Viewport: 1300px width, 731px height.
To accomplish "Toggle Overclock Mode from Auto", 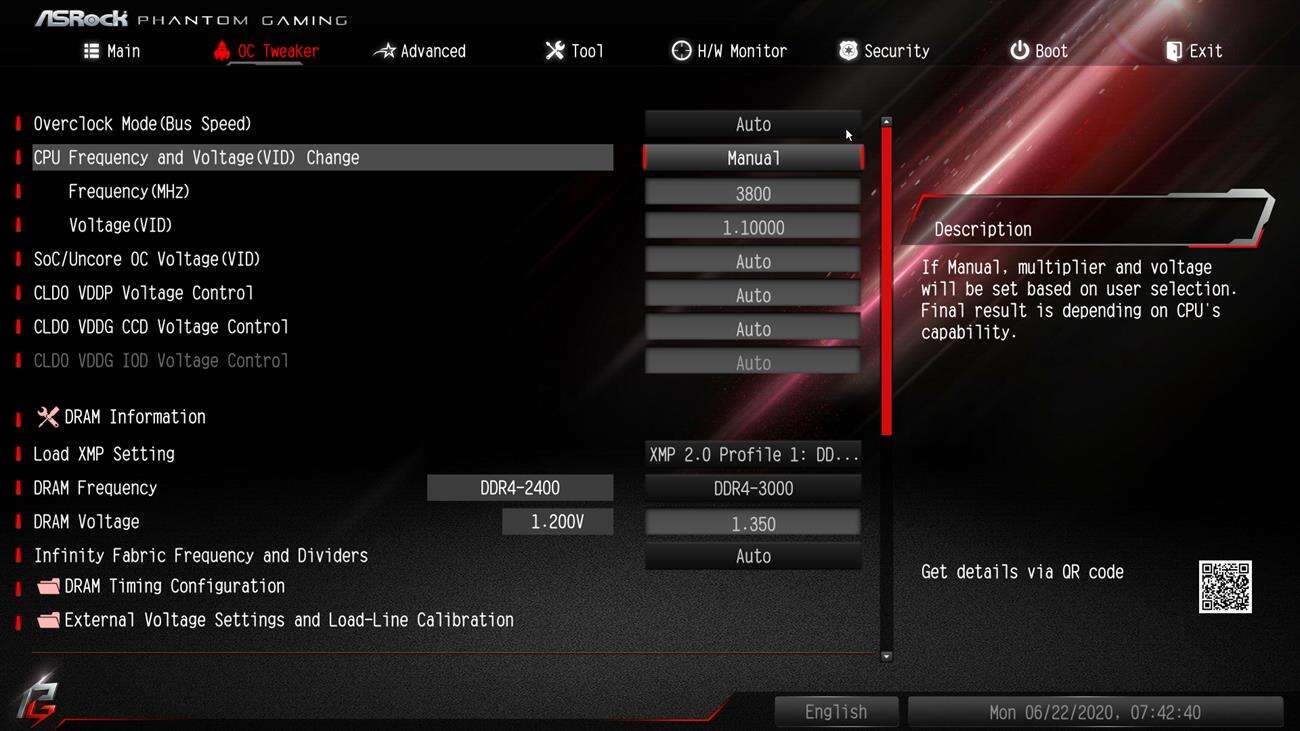I will click(x=752, y=123).
